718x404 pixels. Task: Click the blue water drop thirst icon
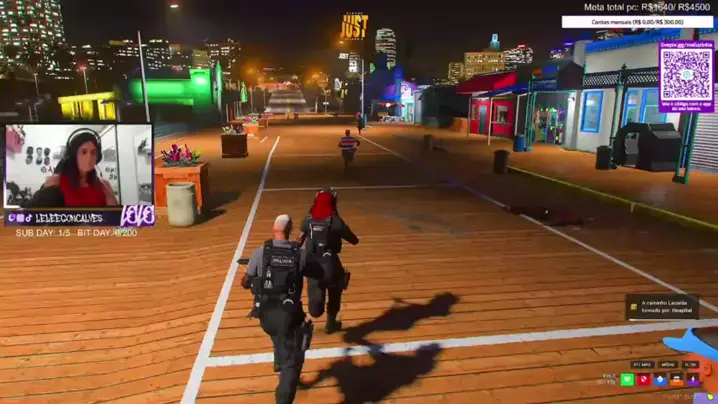660,380
